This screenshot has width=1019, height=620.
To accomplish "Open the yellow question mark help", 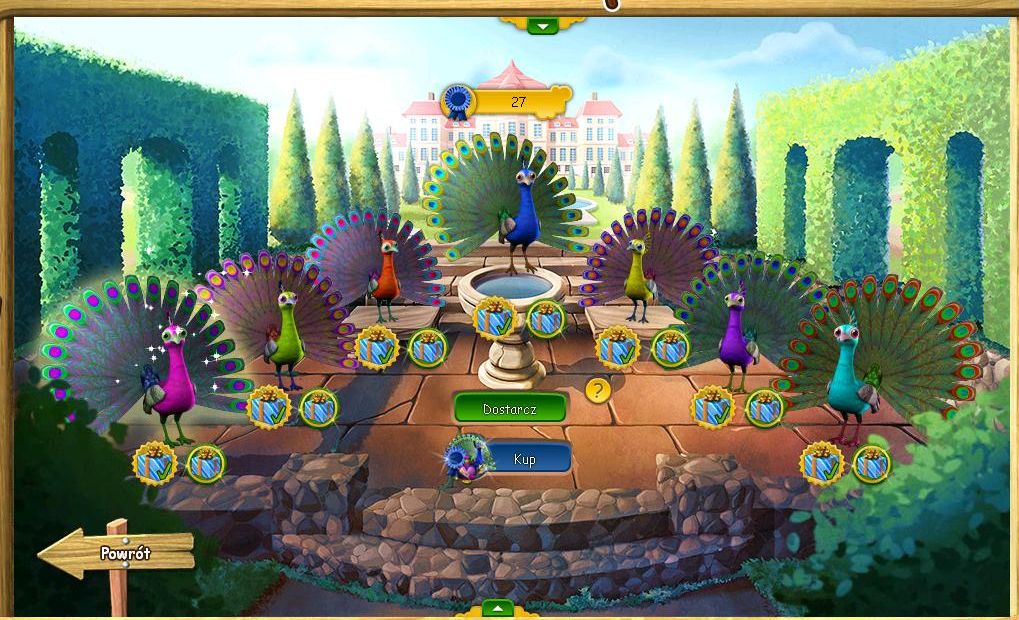I will (x=598, y=389).
